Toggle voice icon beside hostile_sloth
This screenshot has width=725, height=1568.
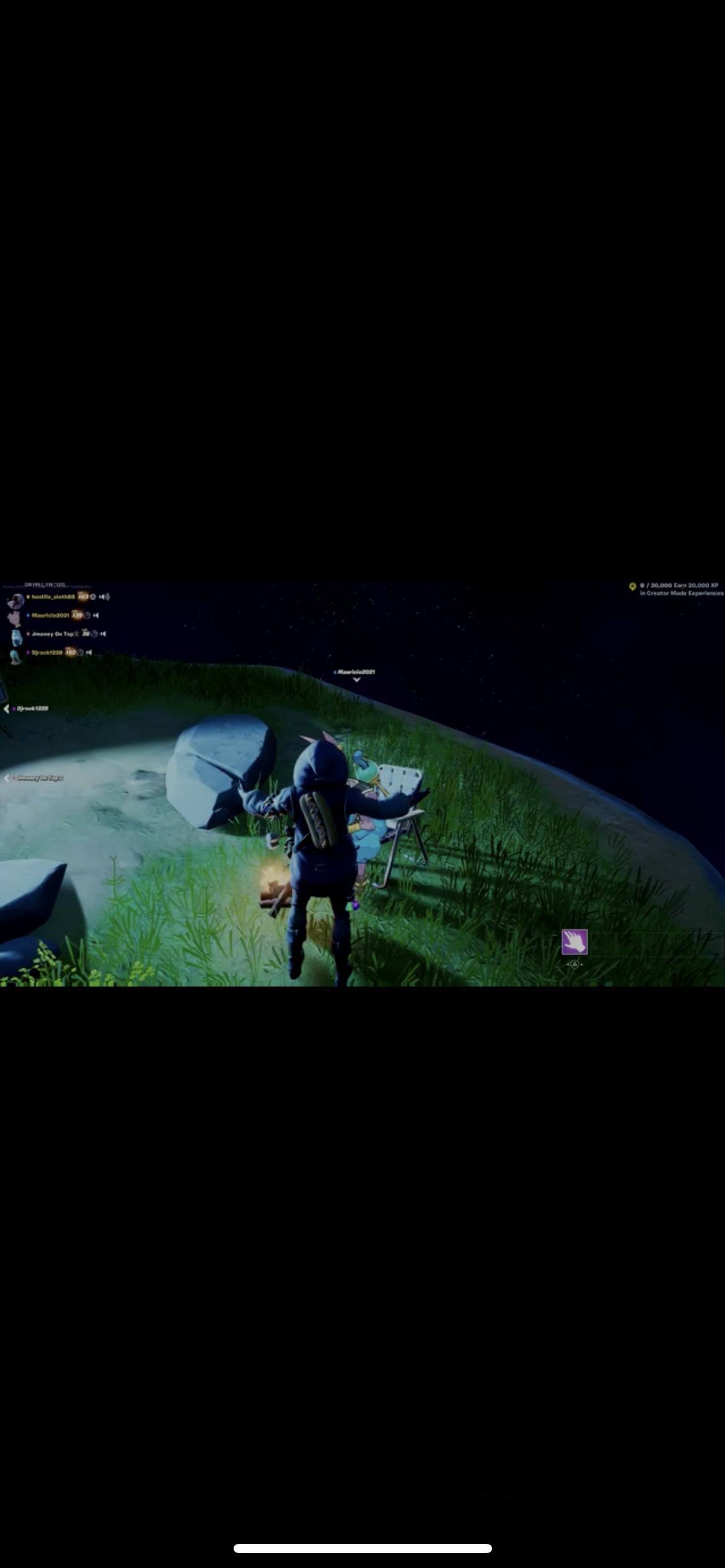[104, 597]
